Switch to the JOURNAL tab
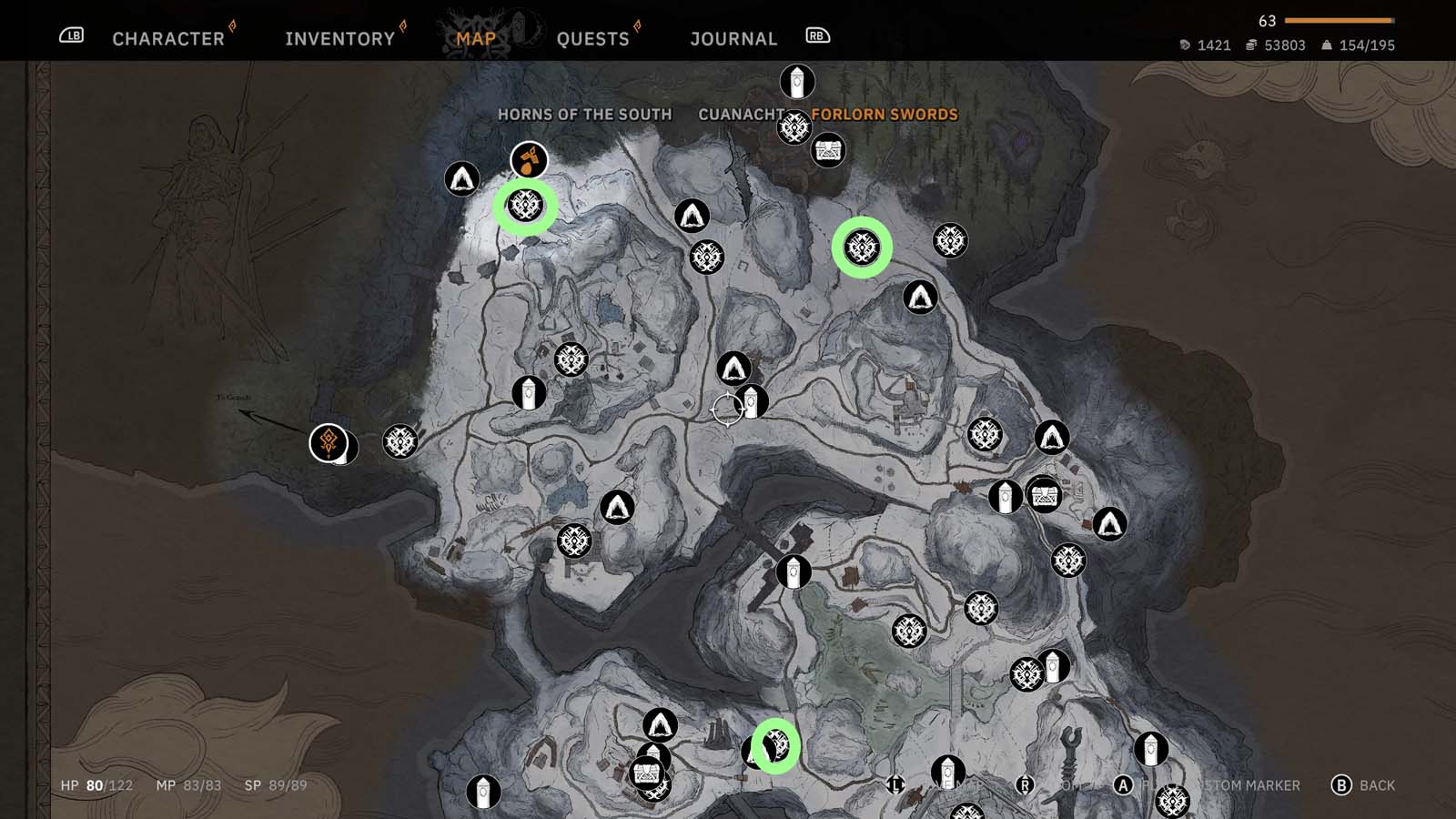This screenshot has width=1456, height=819. pyautogui.click(x=733, y=38)
